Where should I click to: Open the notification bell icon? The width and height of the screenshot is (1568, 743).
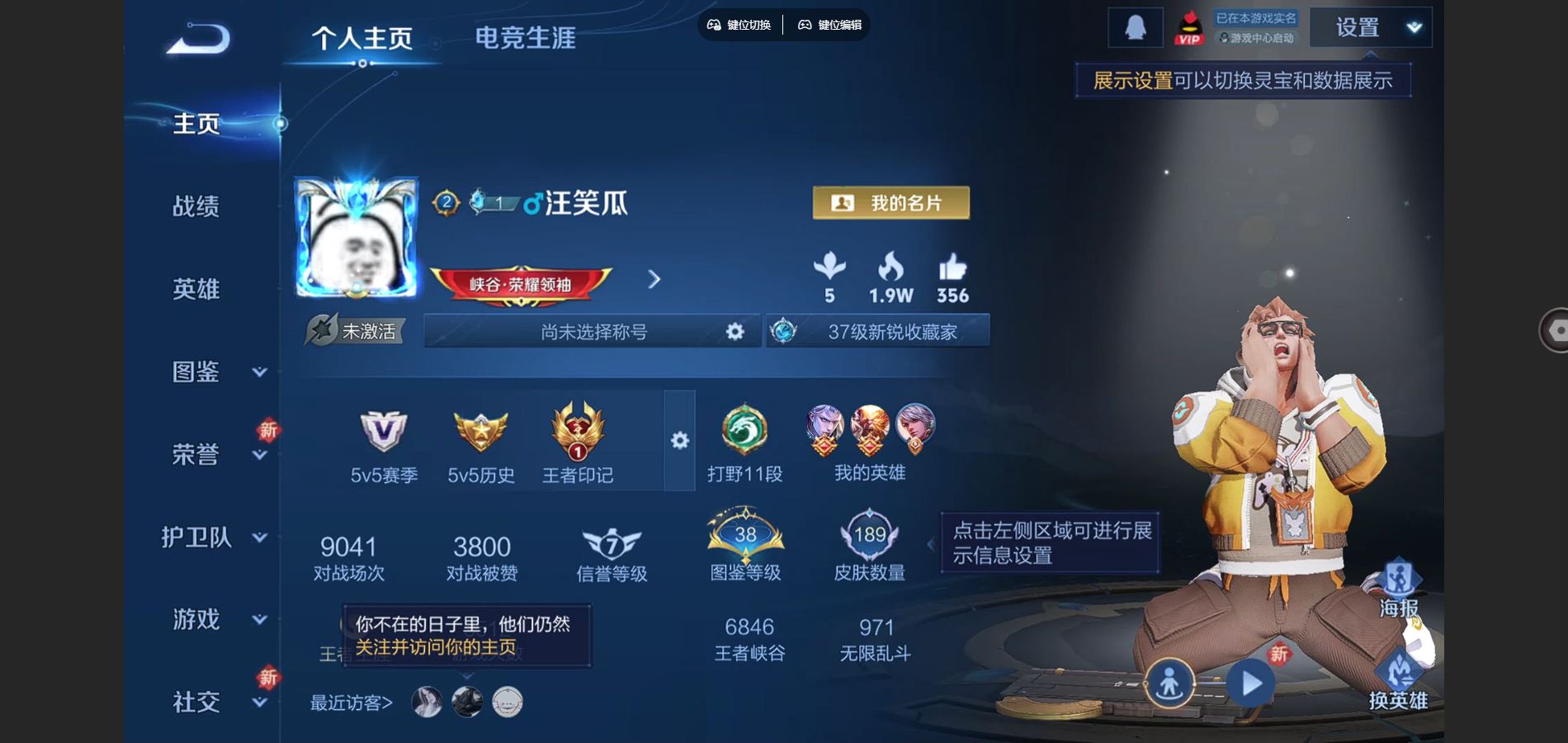1136,26
